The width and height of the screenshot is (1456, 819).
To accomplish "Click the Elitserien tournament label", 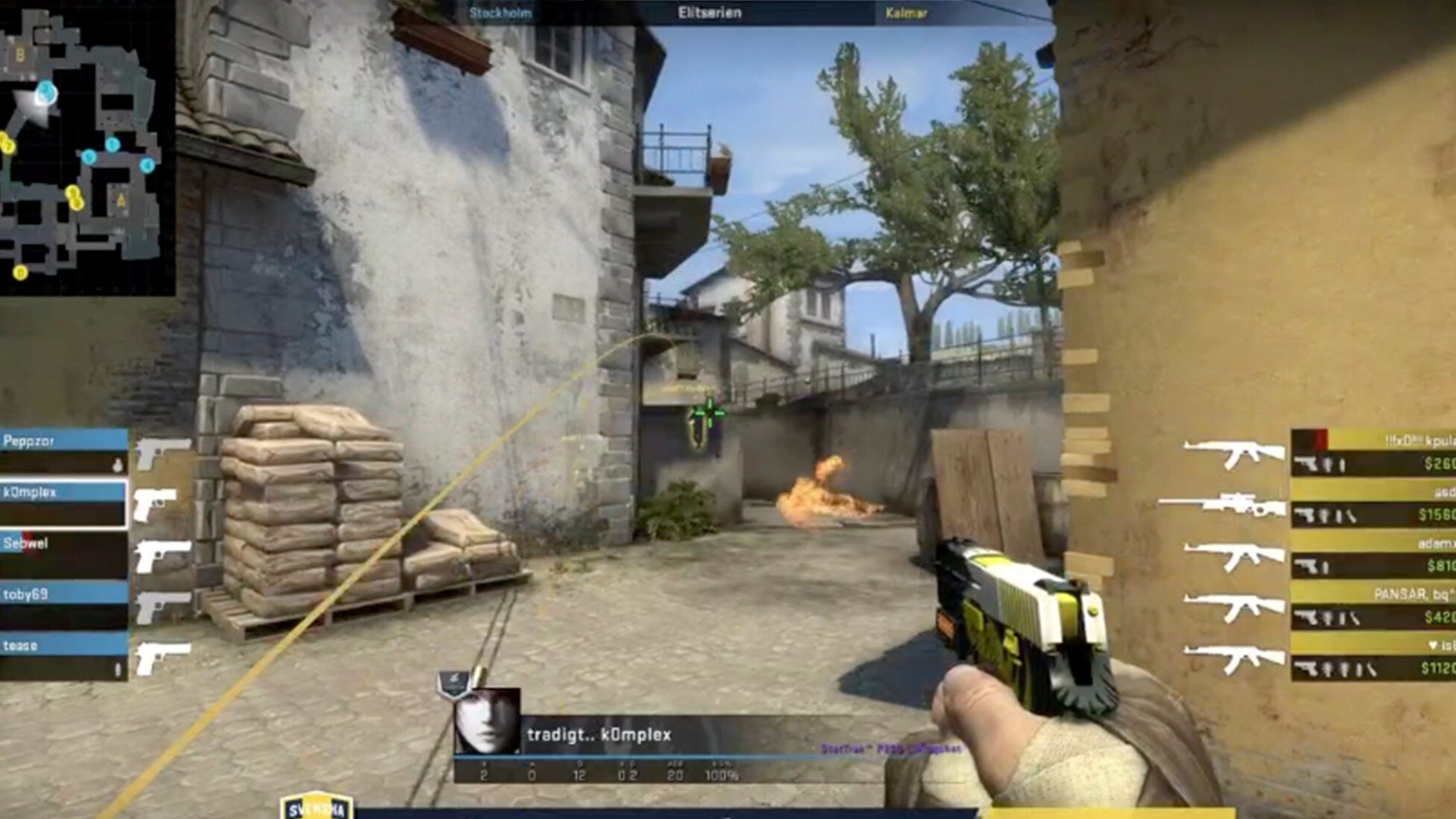I will (708, 11).
